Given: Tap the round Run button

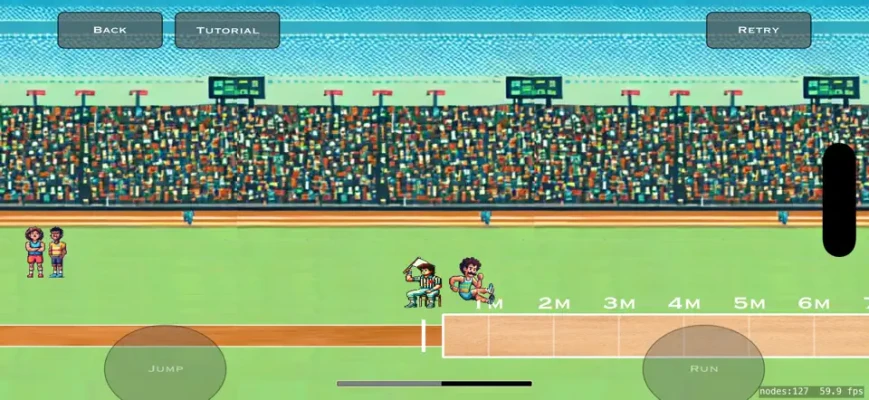Looking at the screenshot, I should click(x=704, y=367).
